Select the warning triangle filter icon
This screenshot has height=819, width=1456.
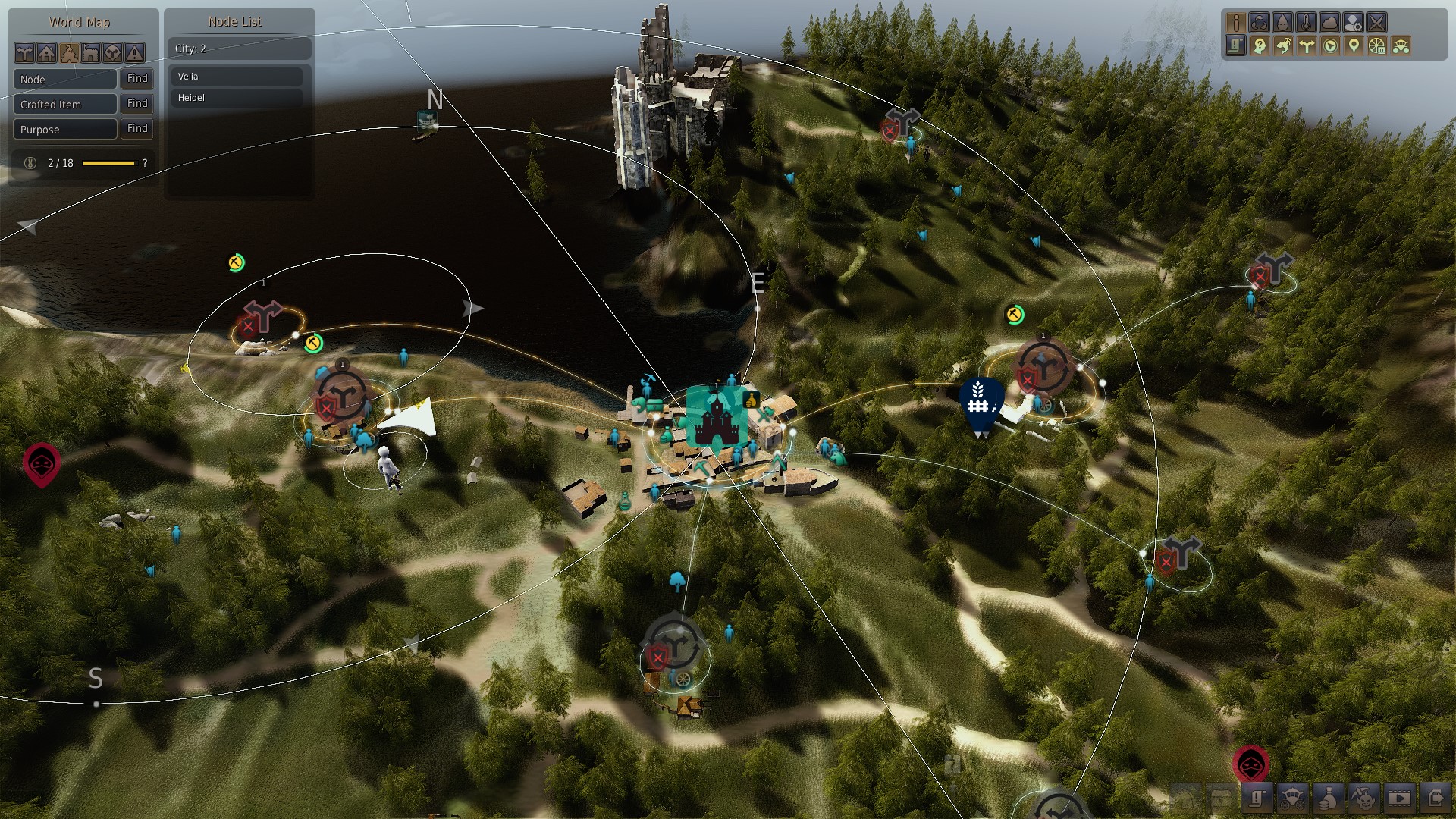coord(134,53)
